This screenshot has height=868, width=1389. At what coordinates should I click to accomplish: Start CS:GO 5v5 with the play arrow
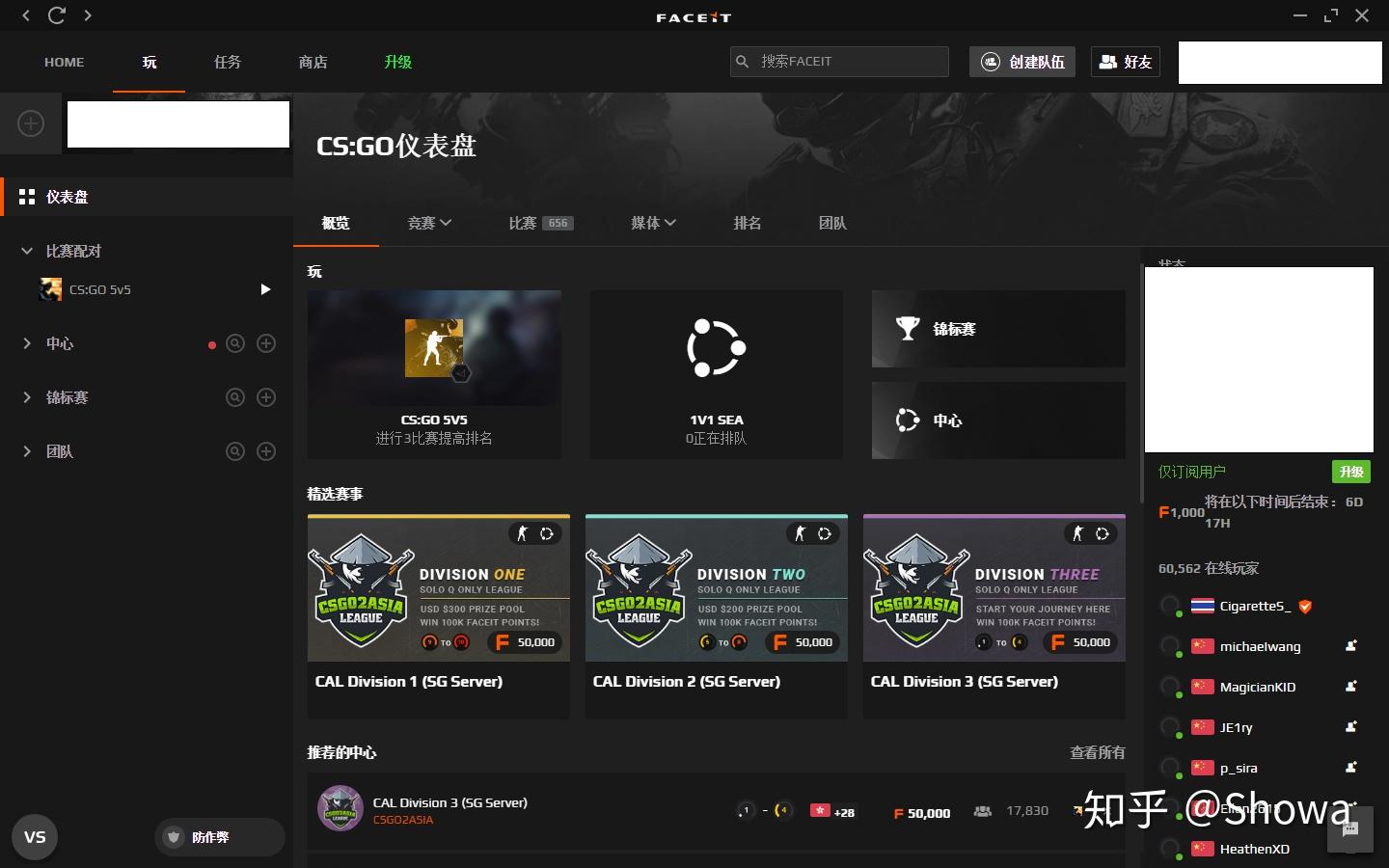point(265,289)
